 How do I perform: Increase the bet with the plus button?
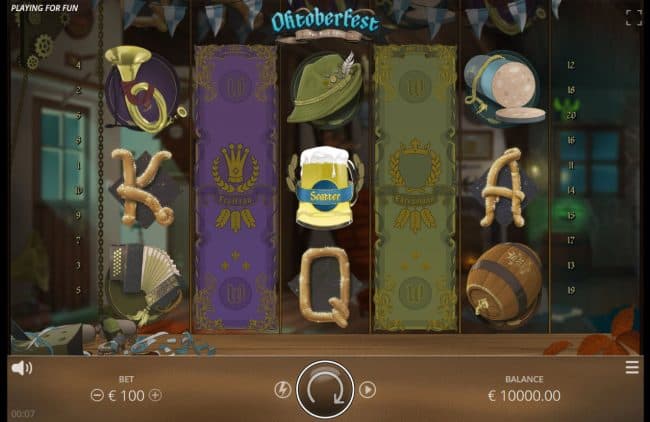(x=155, y=395)
